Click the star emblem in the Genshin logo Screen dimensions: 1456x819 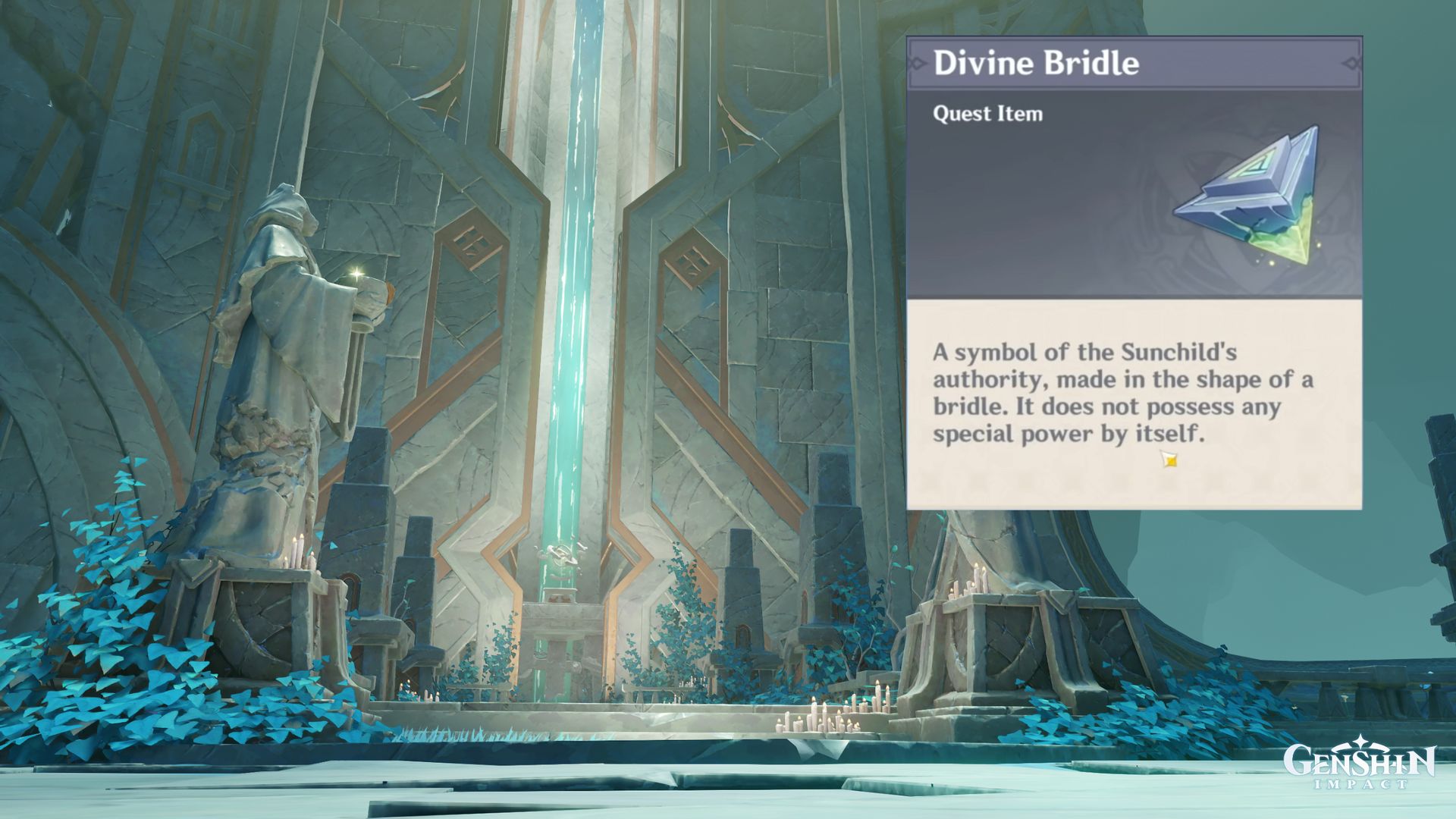(x=1360, y=741)
